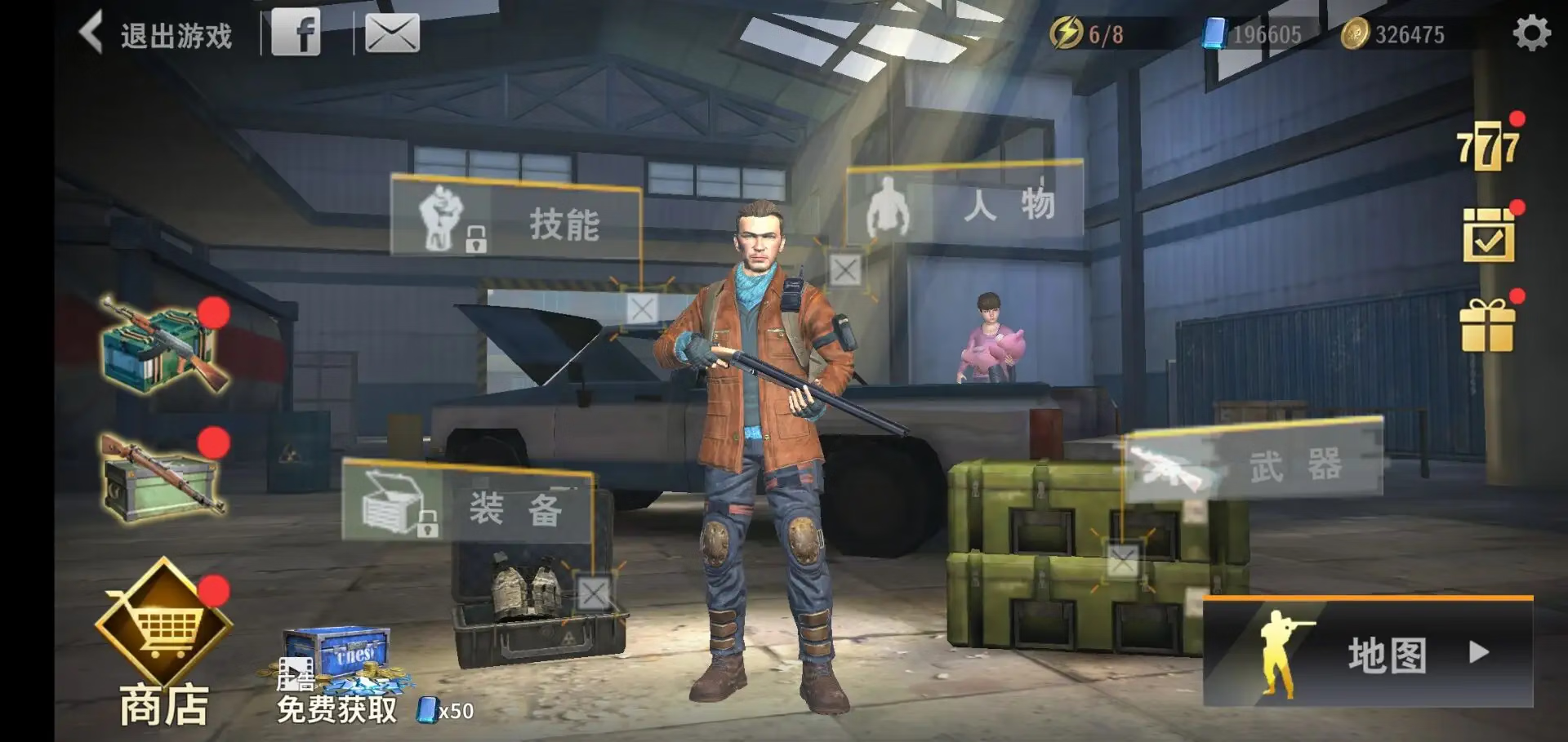Viewport: 1568px width, 742px height.
Task: Open the settings gear icon
Action: 1531,33
